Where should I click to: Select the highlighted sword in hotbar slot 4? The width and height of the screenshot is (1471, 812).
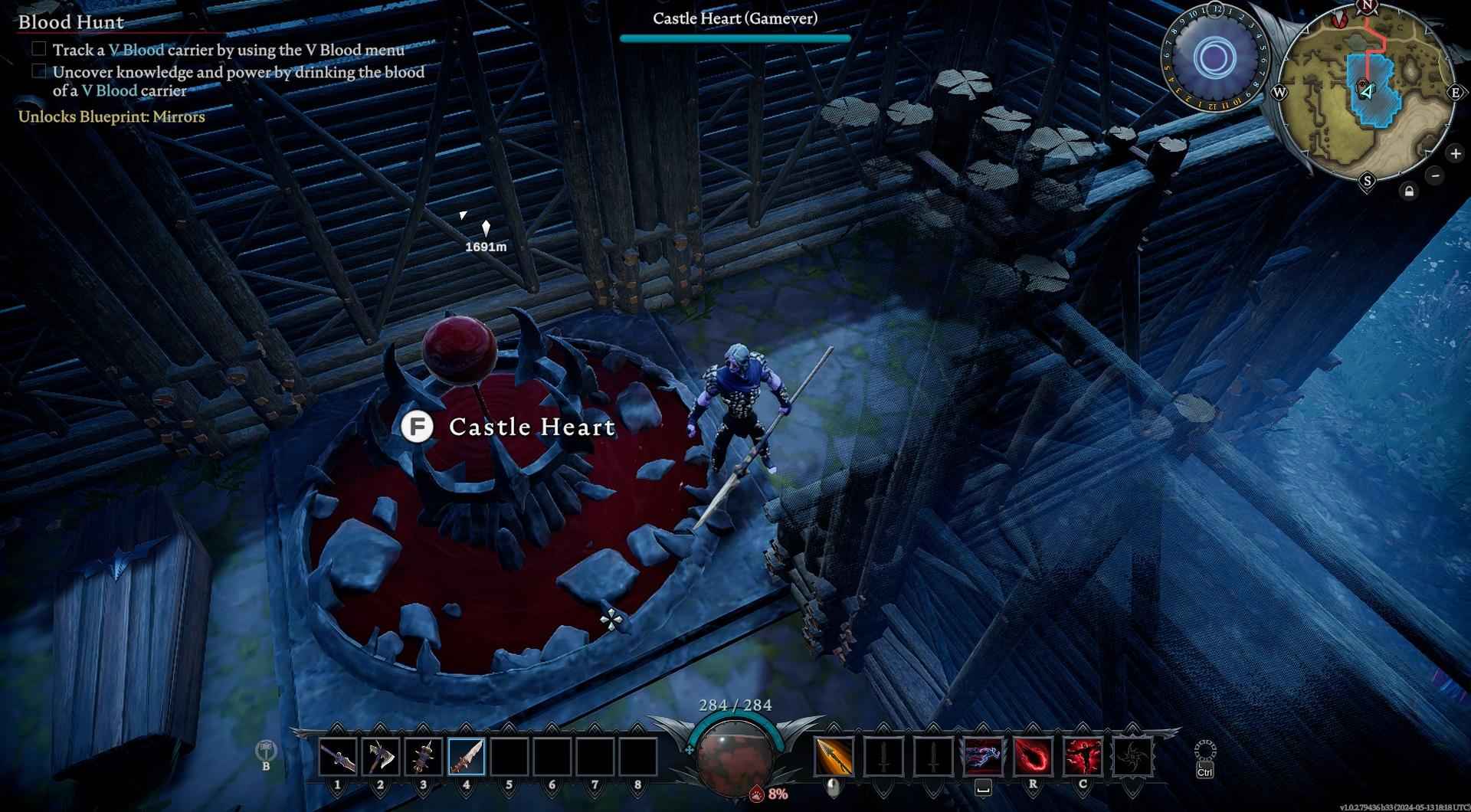tap(467, 757)
